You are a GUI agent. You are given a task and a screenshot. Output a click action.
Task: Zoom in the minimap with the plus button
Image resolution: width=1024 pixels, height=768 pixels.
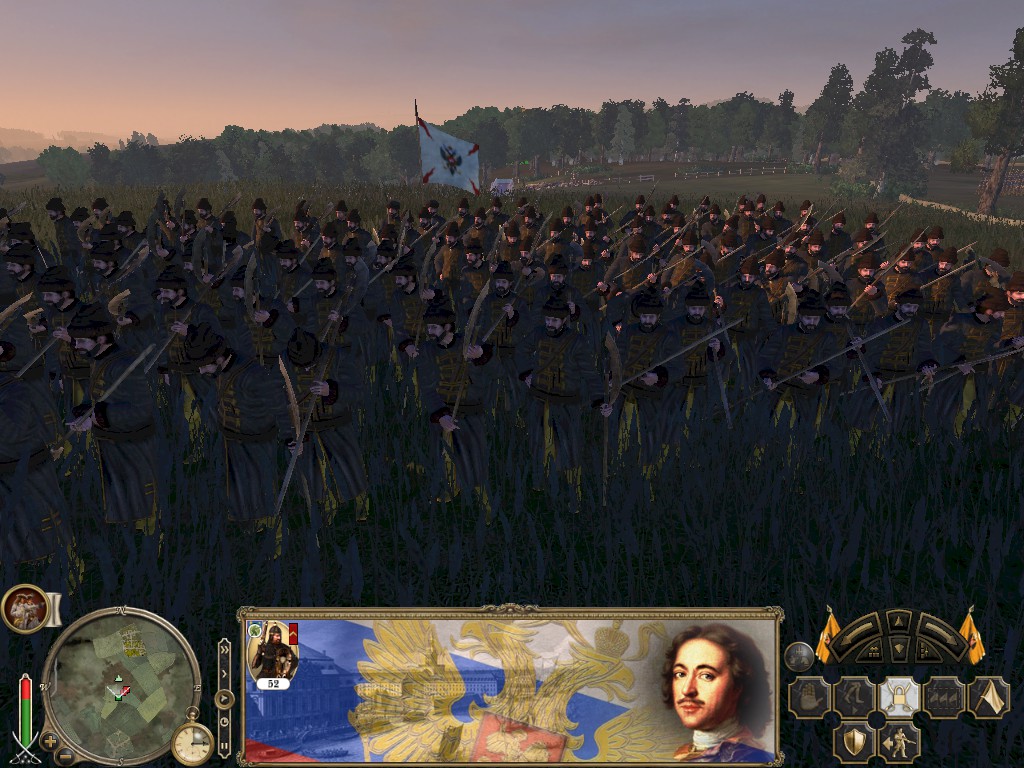tap(49, 741)
